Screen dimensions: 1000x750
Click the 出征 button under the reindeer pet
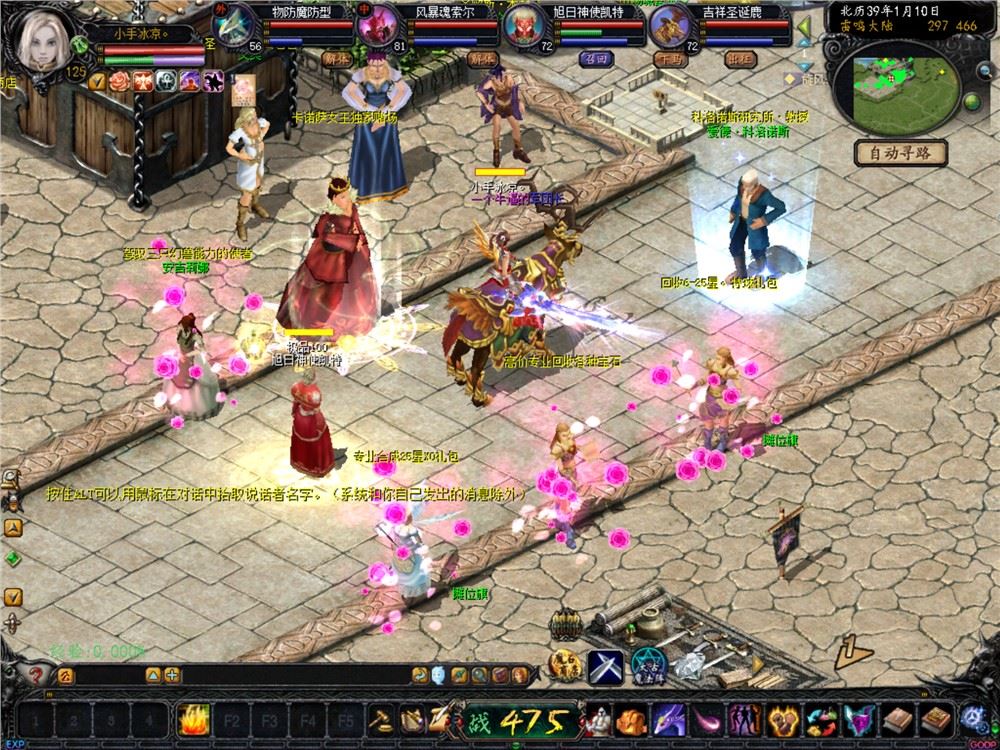click(x=741, y=58)
